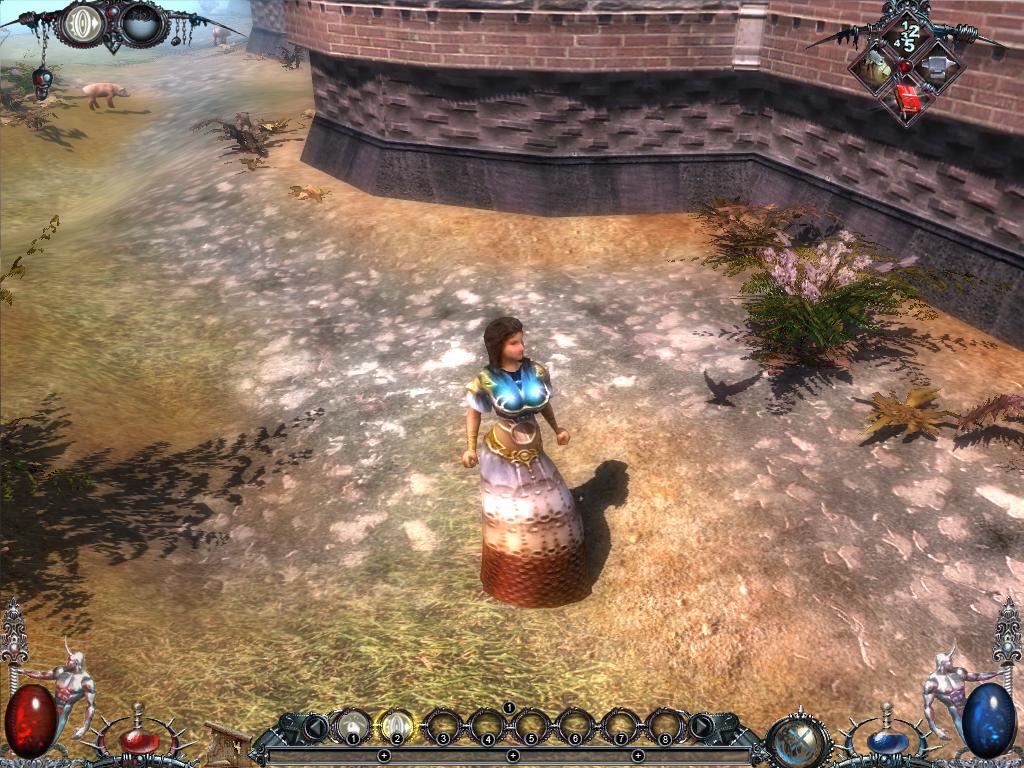Click the eye-shaped emblem in the top-left ornament
1024x768 pixels.
[85, 23]
